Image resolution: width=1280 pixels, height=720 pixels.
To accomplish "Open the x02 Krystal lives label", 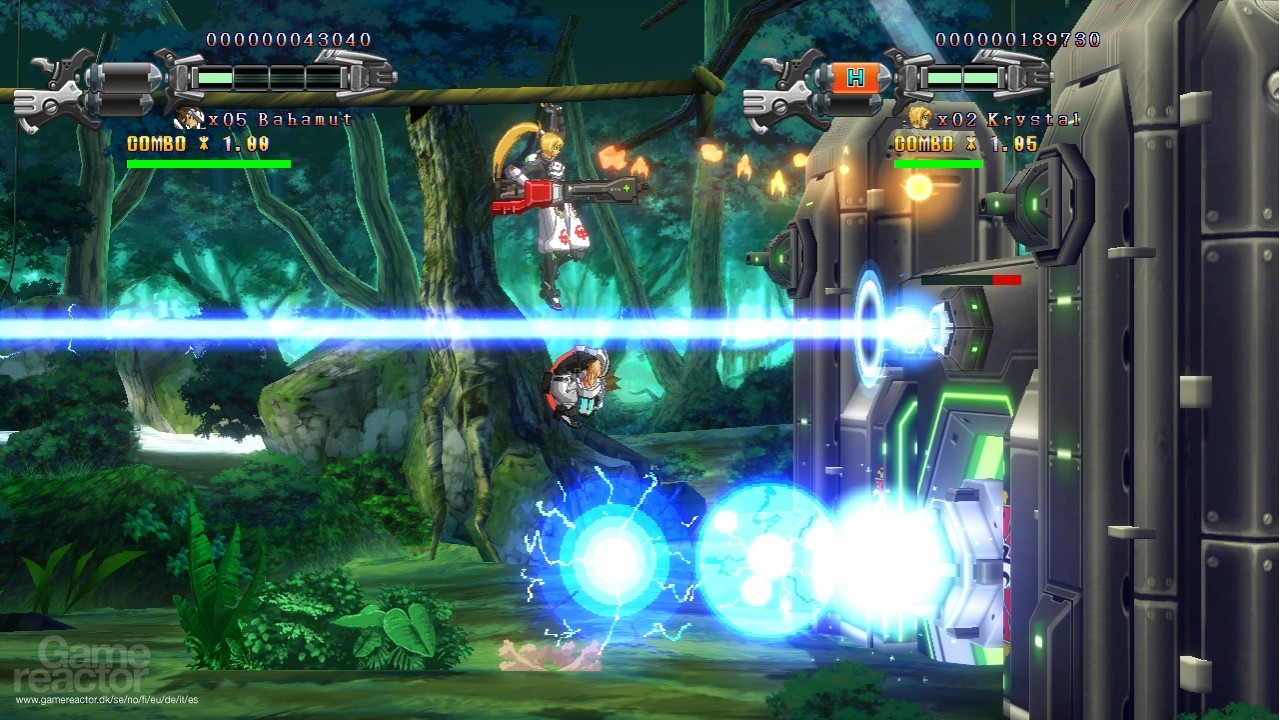I will 985,117.
